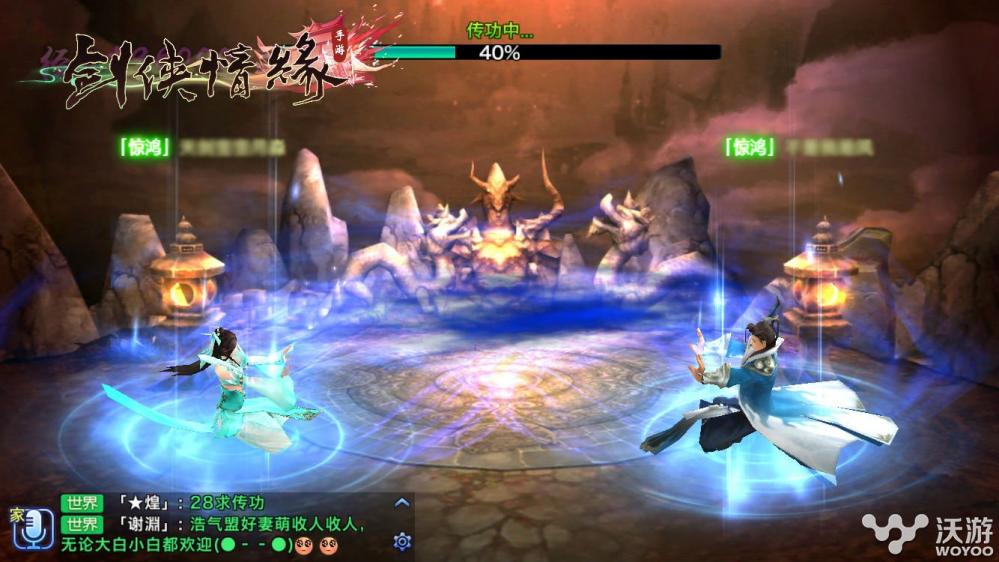Expand the chat box with the up arrow
This screenshot has height=562, width=999.
tap(402, 503)
